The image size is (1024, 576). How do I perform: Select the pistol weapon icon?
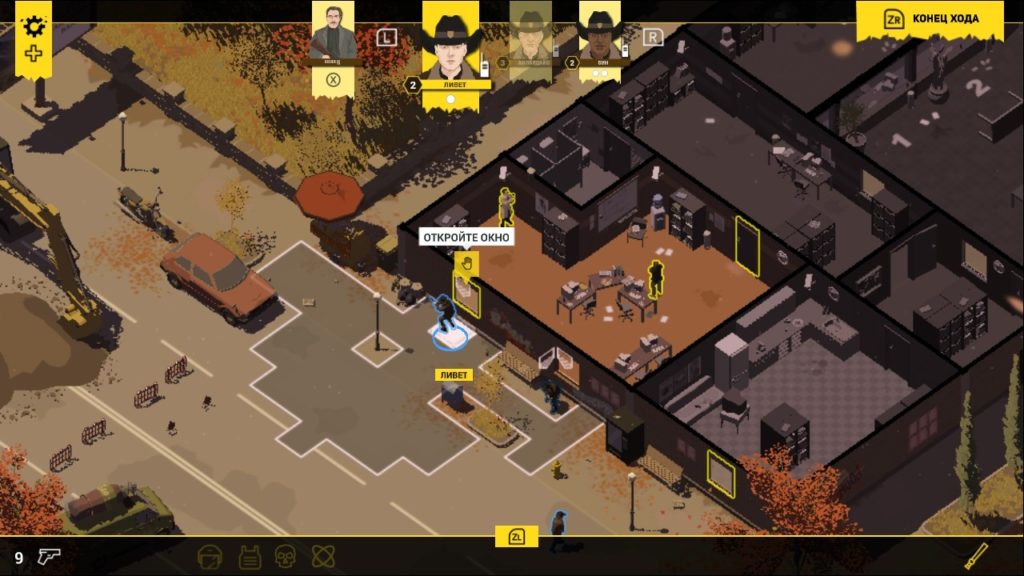pyautogui.click(x=48, y=556)
